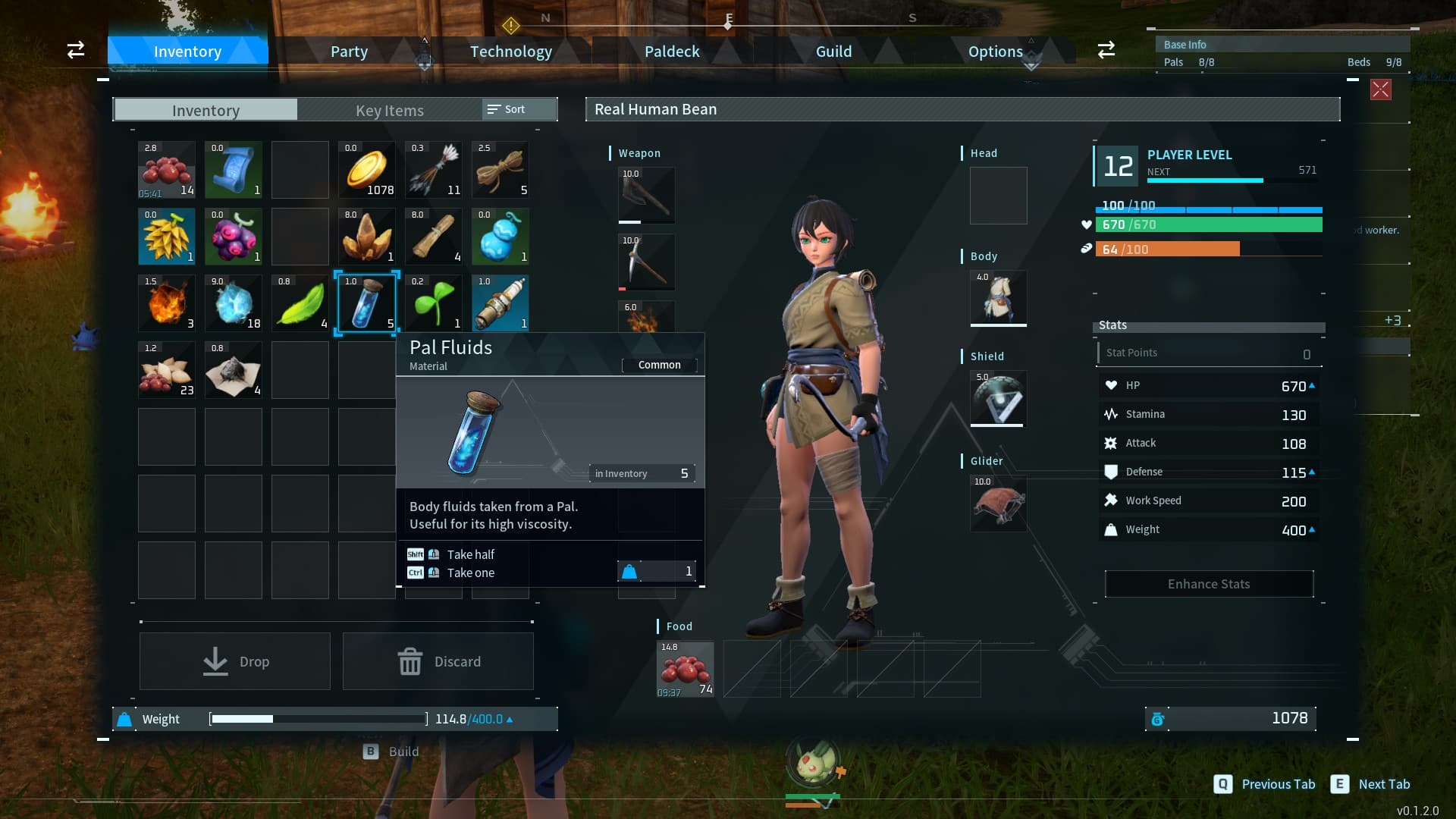This screenshot has width=1456, height=819.
Task: Click the Discard button
Action: point(438,661)
